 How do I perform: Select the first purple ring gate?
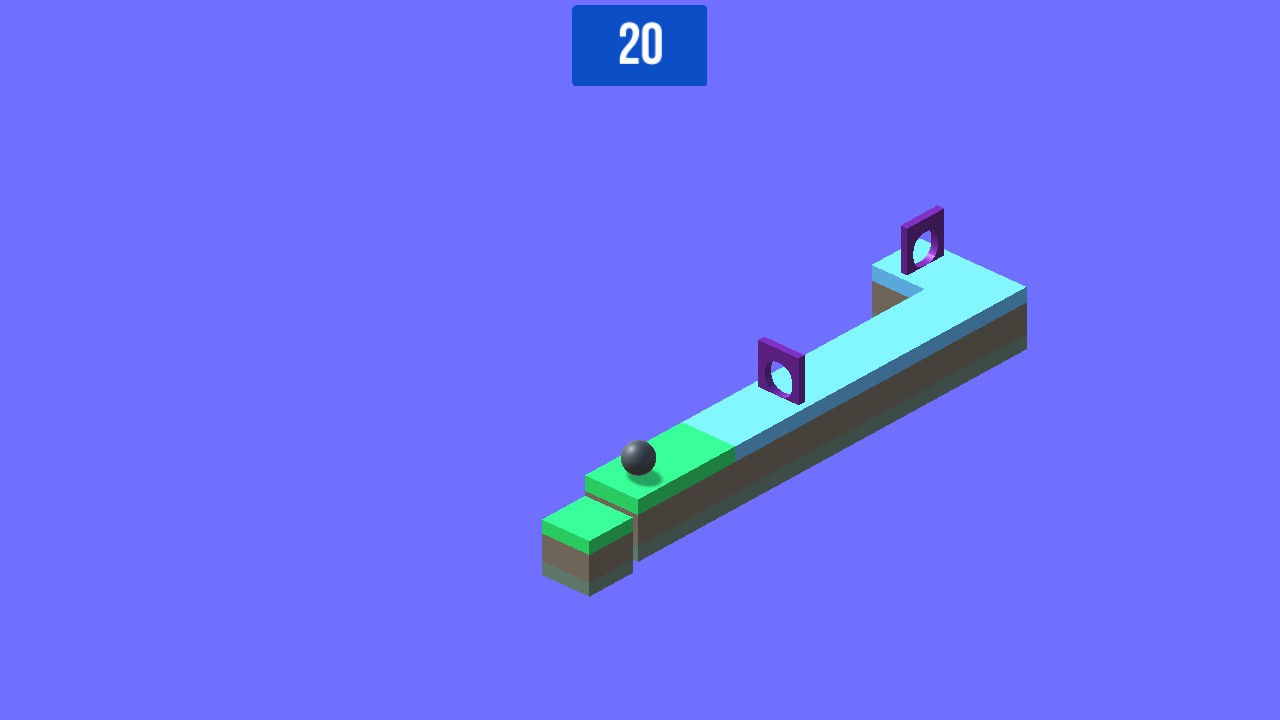coord(780,372)
